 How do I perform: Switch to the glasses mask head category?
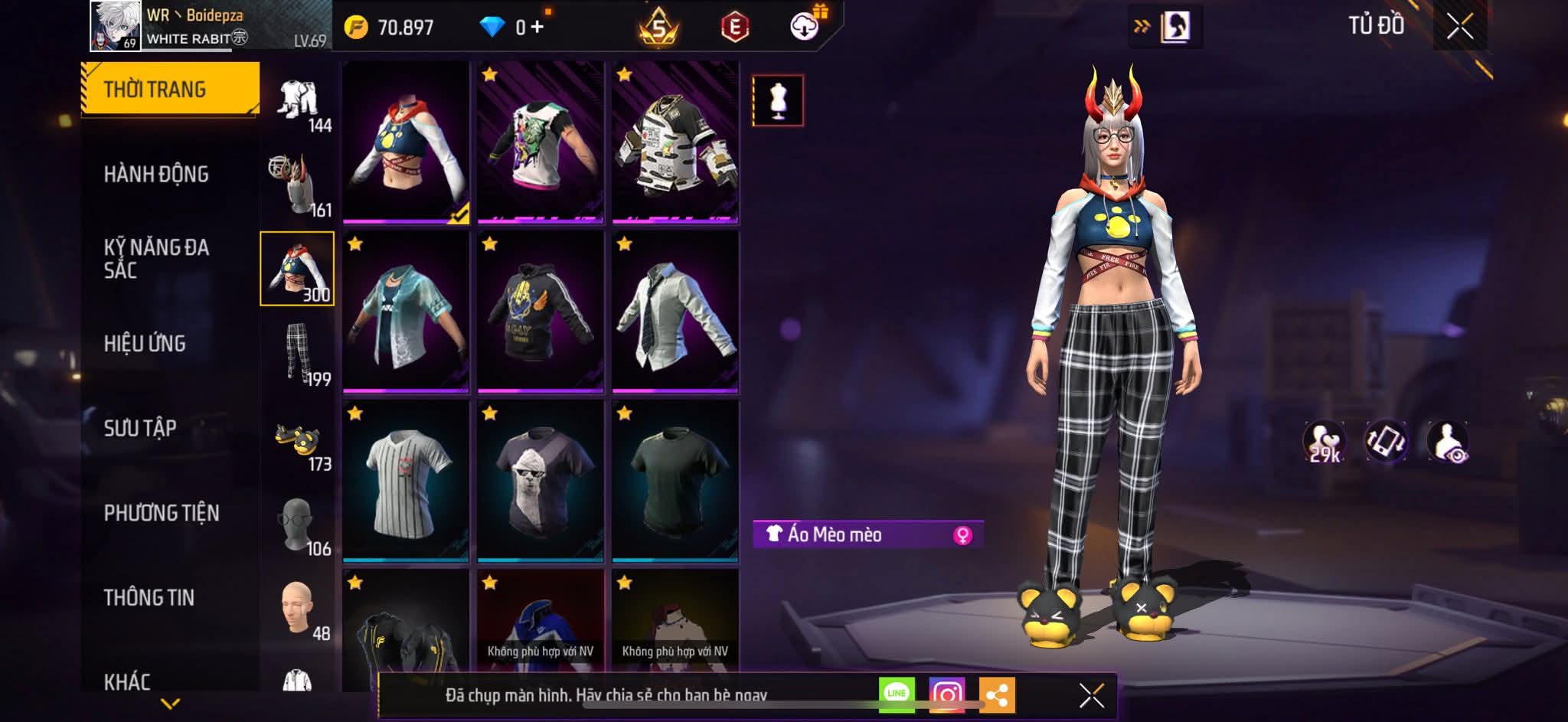(x=298, y=524)
